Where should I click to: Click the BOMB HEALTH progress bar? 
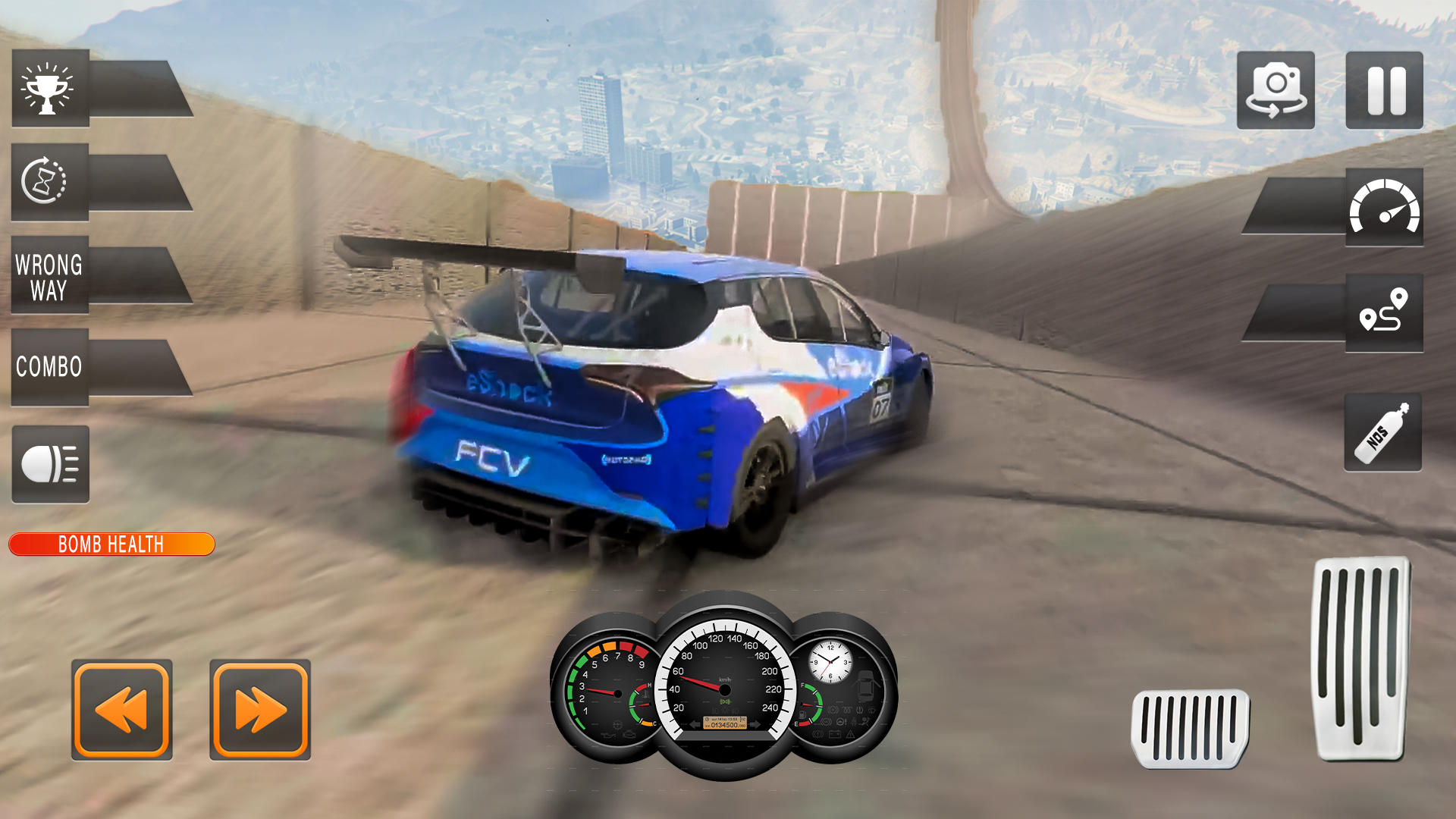[x=112, y=544]
